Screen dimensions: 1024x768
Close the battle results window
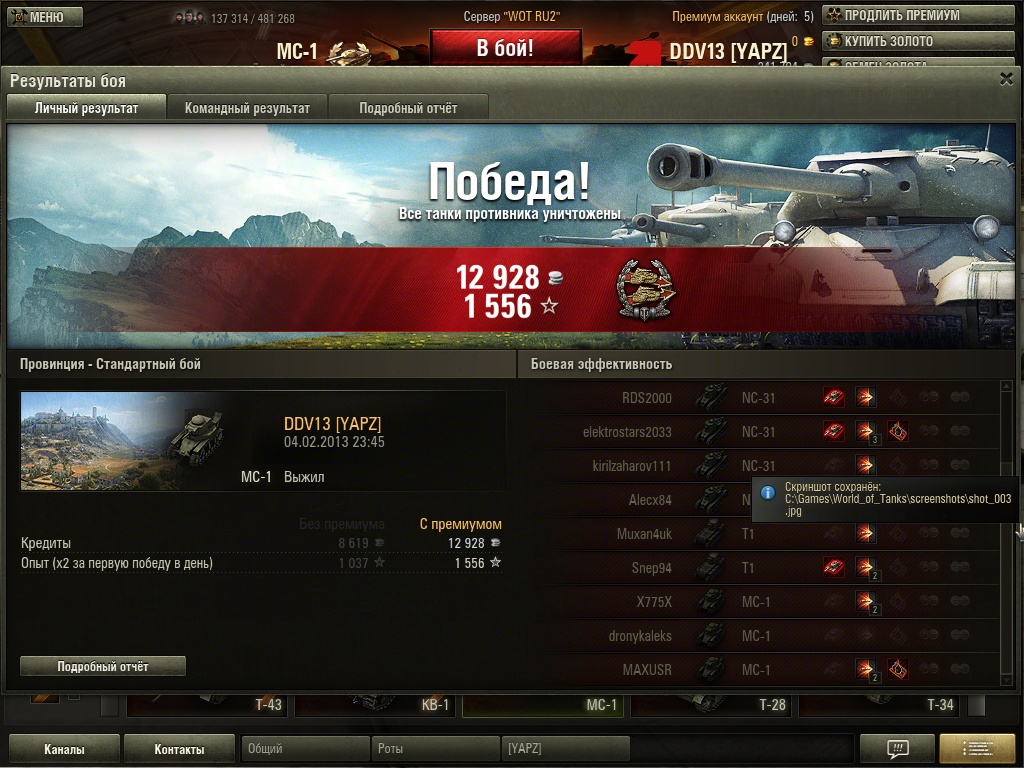click(x=1006, y=80)
